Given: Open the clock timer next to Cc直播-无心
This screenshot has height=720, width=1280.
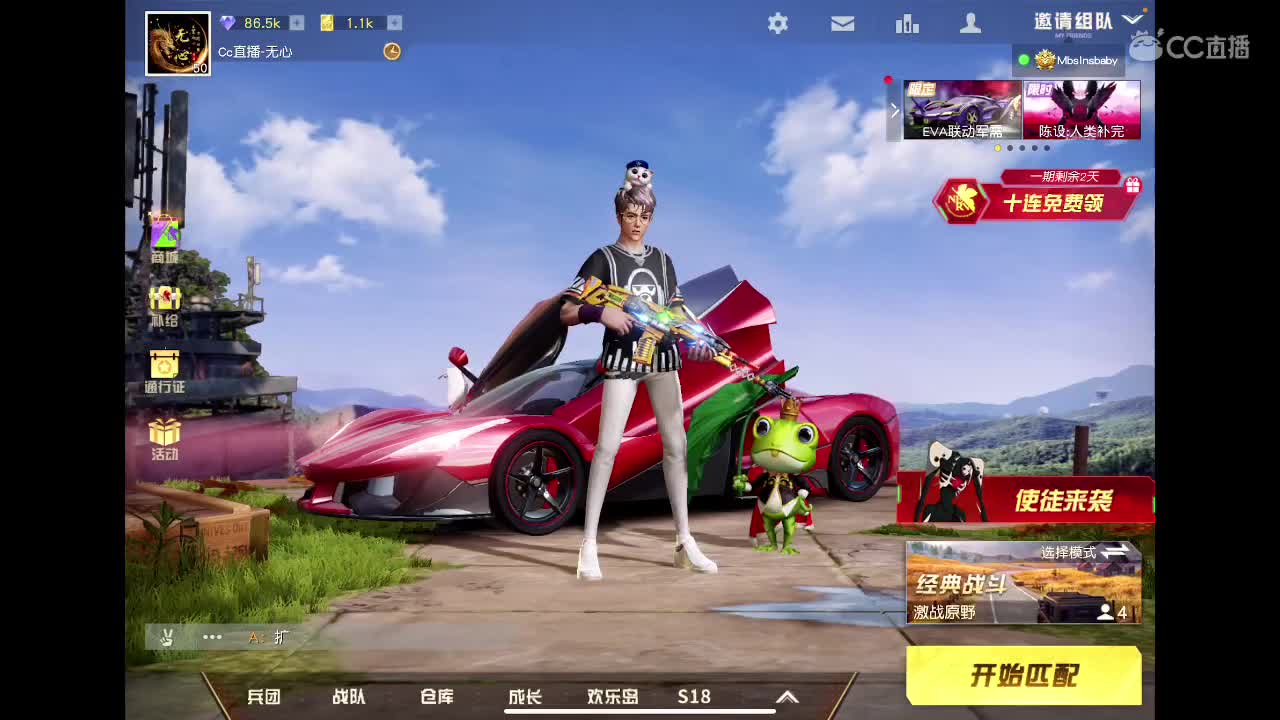Looking at the screenshot, I should tap(392, 52).
